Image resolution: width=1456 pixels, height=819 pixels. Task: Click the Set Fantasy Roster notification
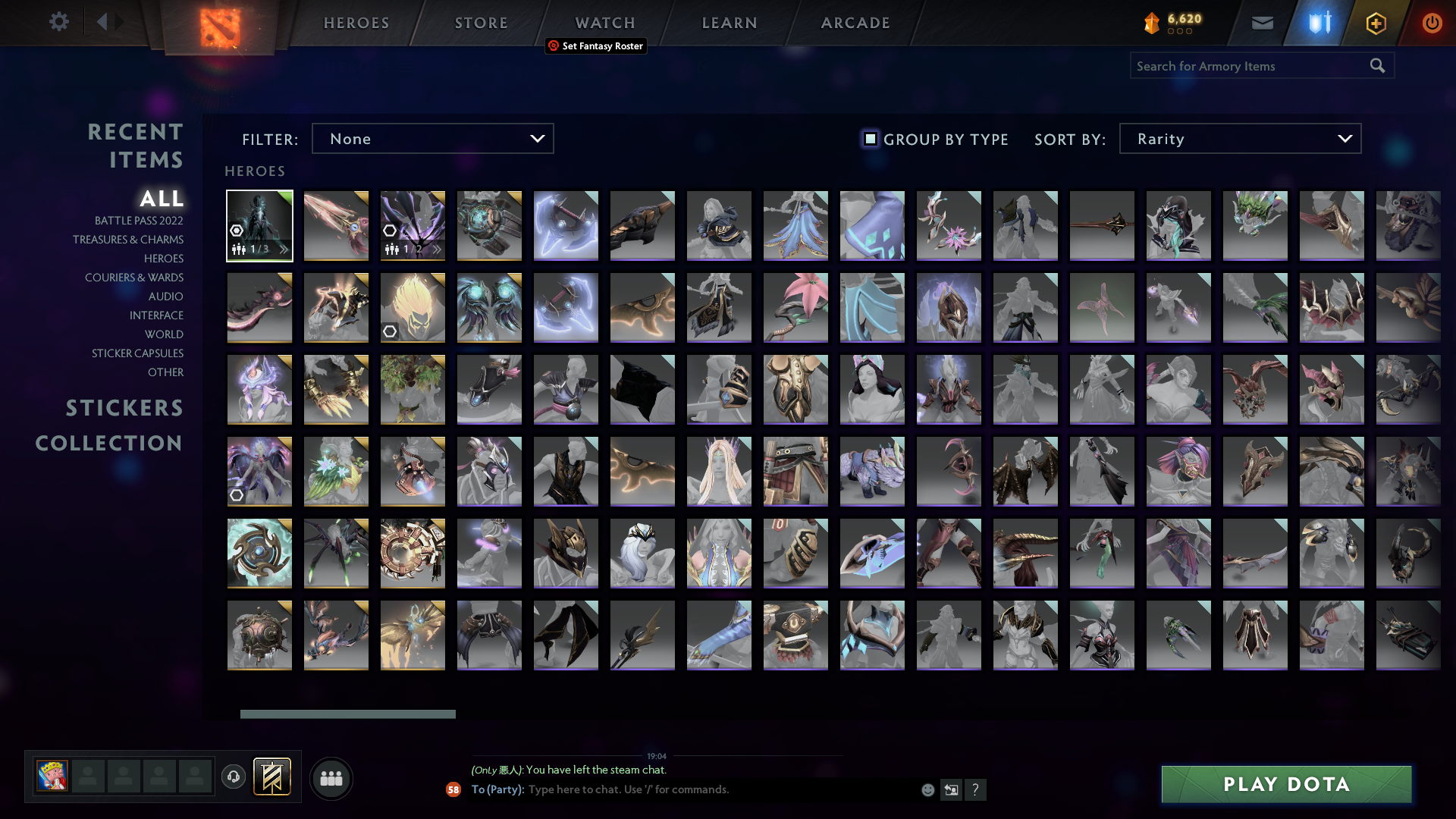[x=595, y=46]
